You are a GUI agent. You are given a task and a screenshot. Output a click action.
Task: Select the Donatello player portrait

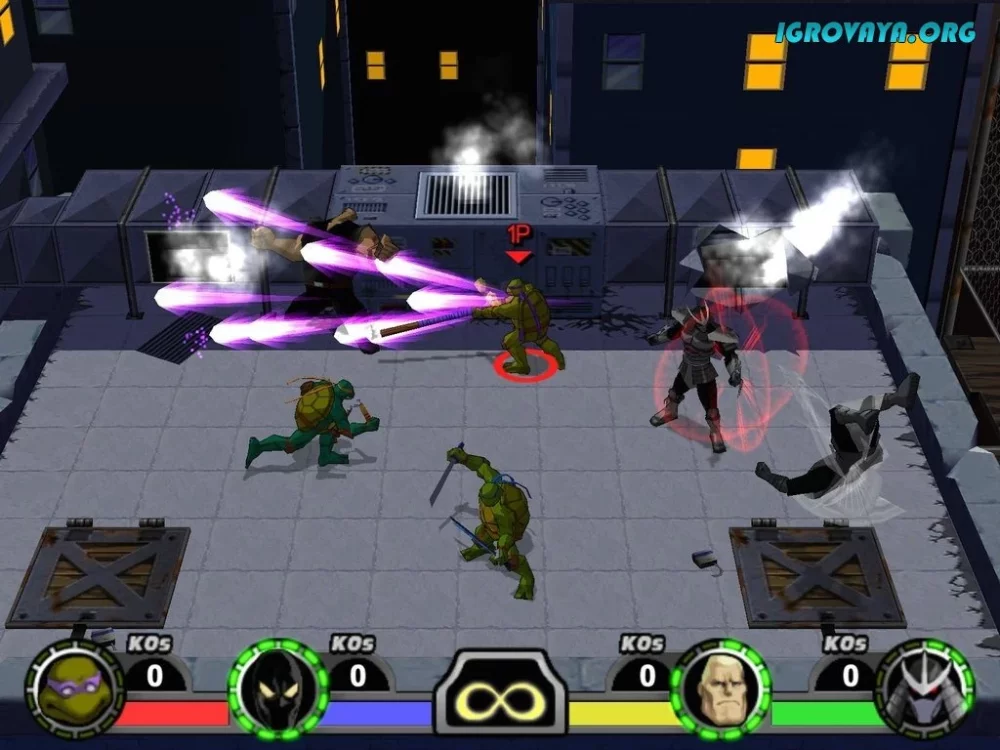[72, 690]
